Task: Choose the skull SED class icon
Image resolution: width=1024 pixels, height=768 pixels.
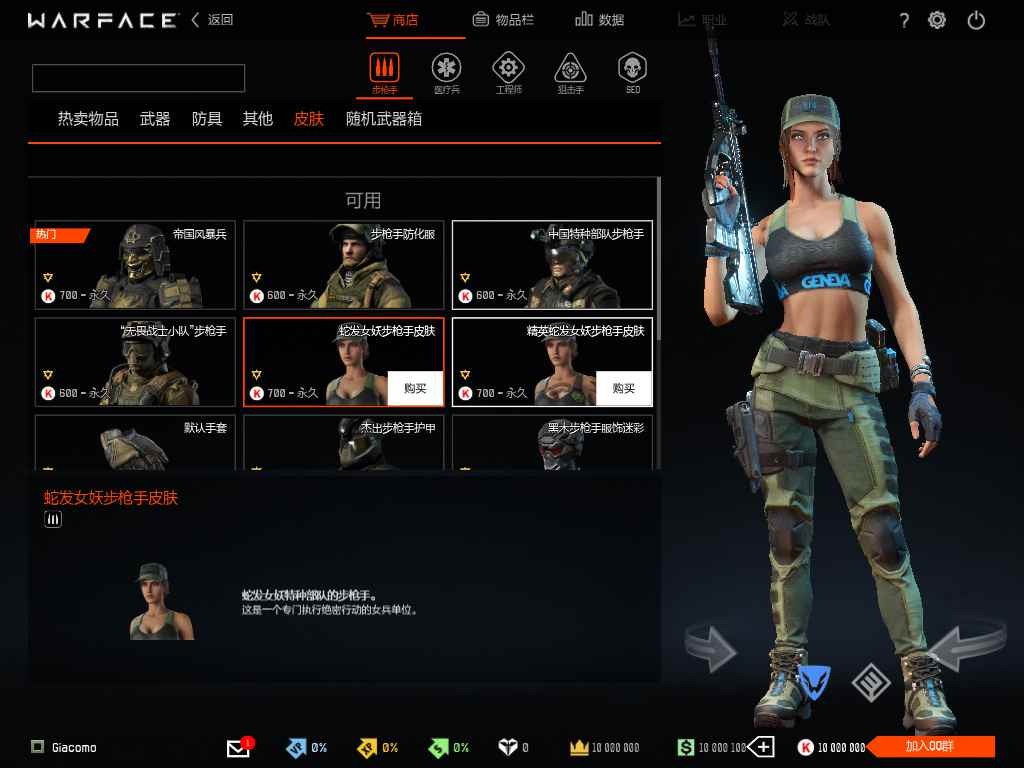Action: pyautogui.click(x=632, y=72)
